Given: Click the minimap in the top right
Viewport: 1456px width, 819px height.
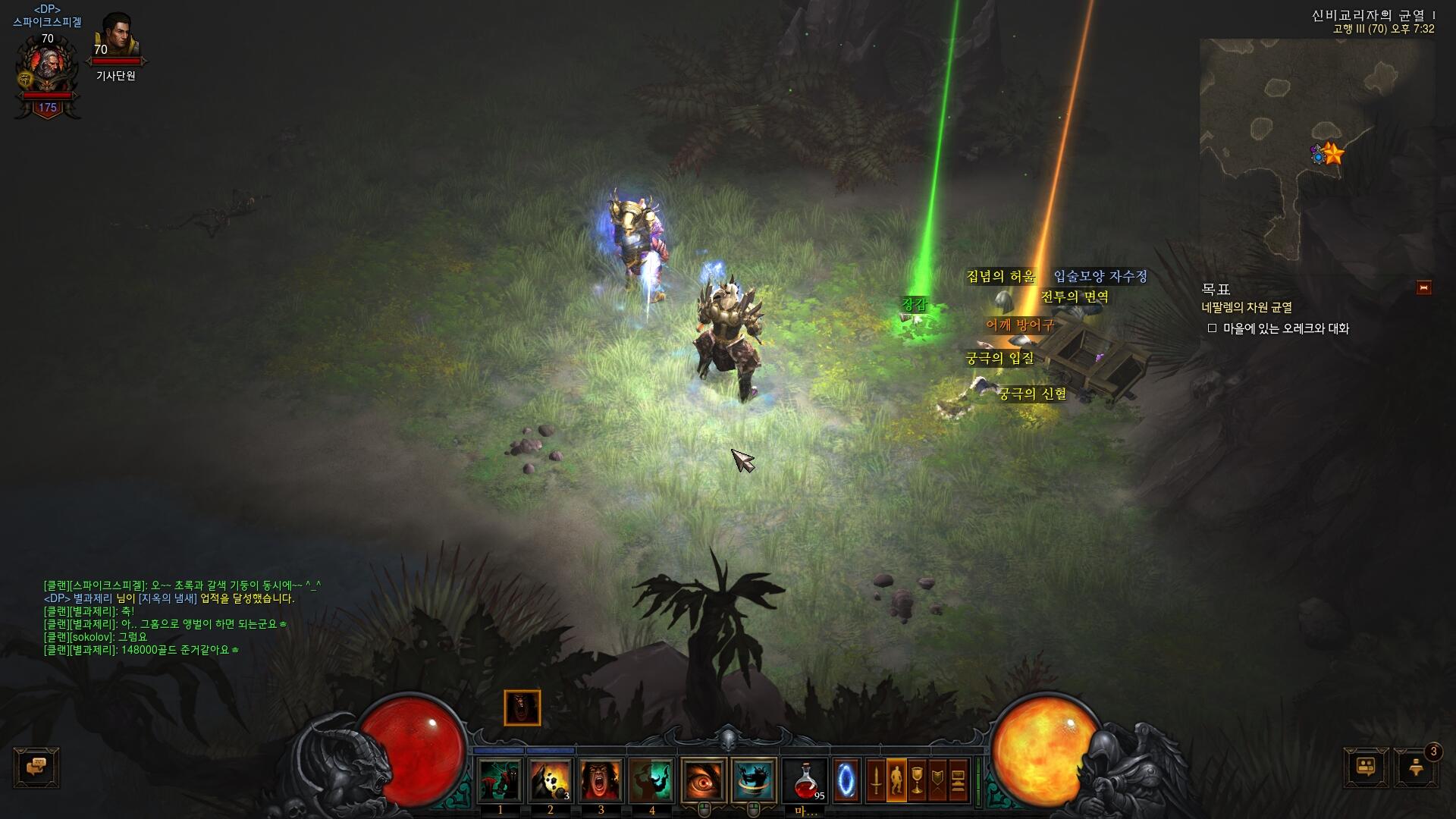Looking at the screenshot, I should (x=1316, y=152).
